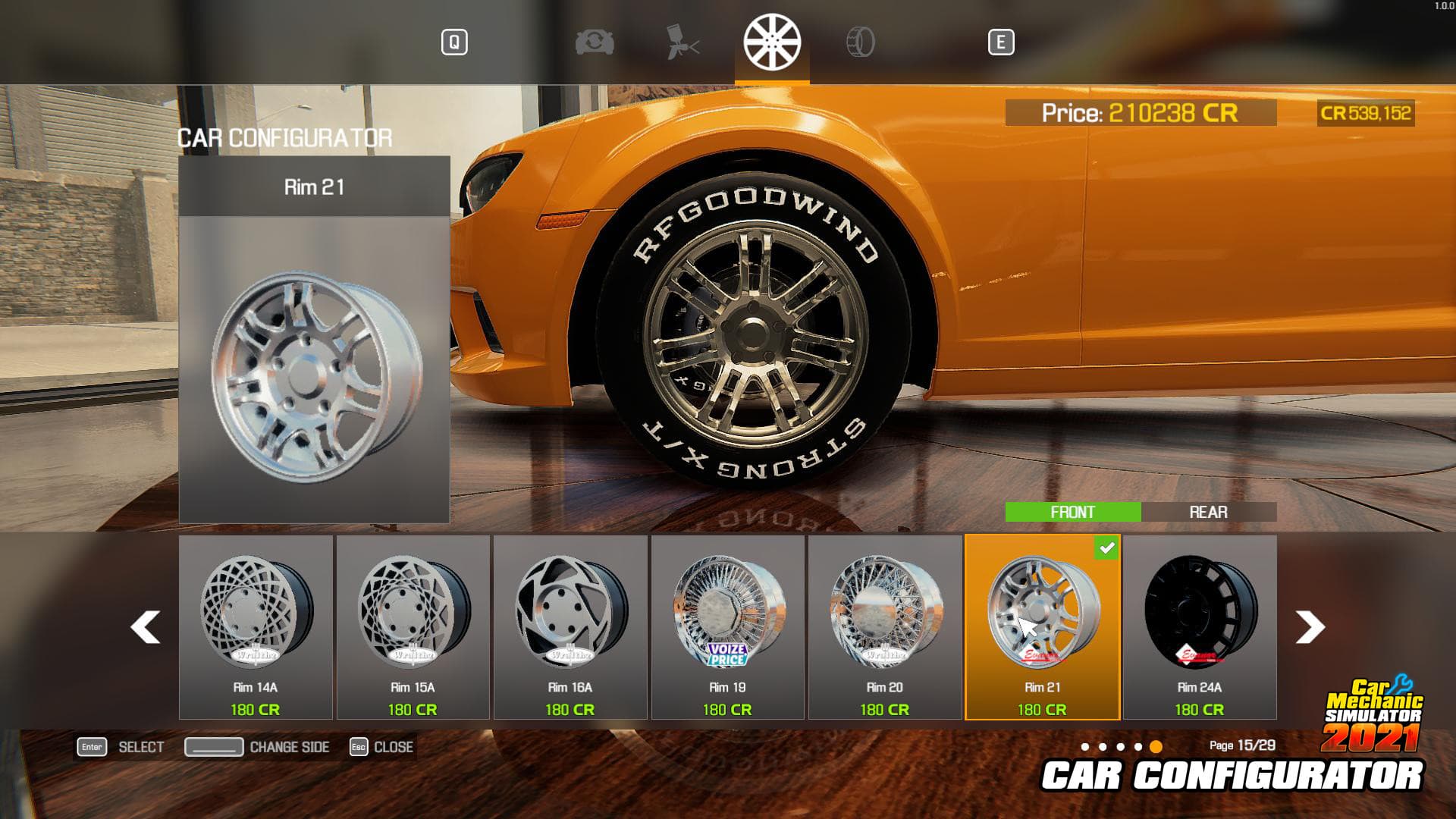Viewport: 1456px width, 819px height.
Task: Select Rim 19 wire wheel
Action: coord(728,622)
